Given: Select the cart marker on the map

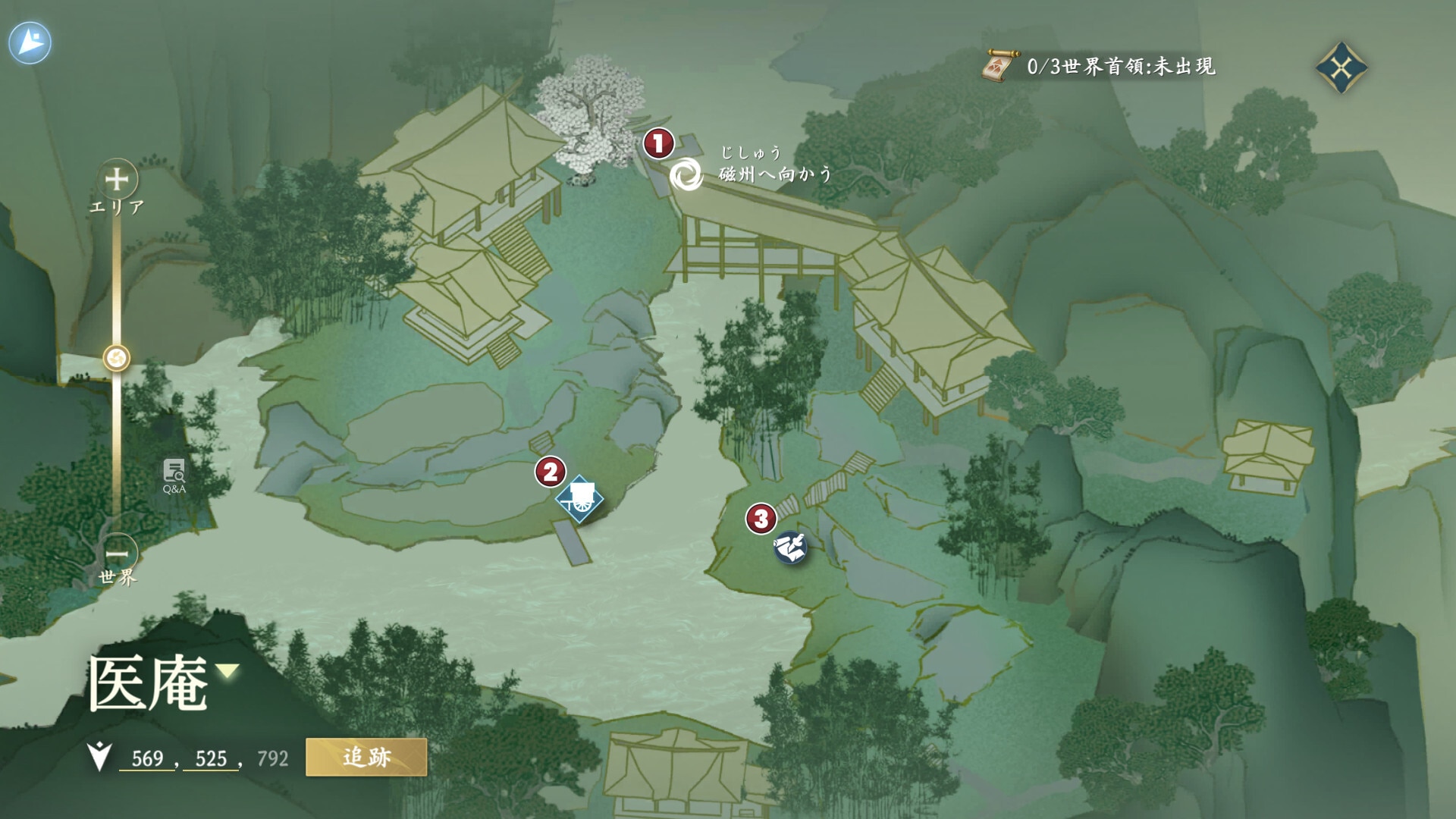Looking at the screenshot, I should pyautogui.click(x=579, y=499).
